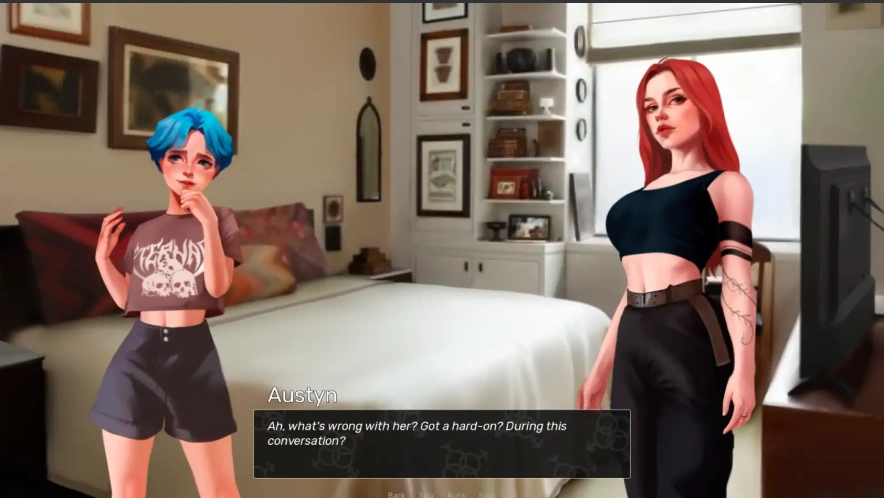Activate Skip in the quick menu
884x498 pixels.
click(427, 494)
